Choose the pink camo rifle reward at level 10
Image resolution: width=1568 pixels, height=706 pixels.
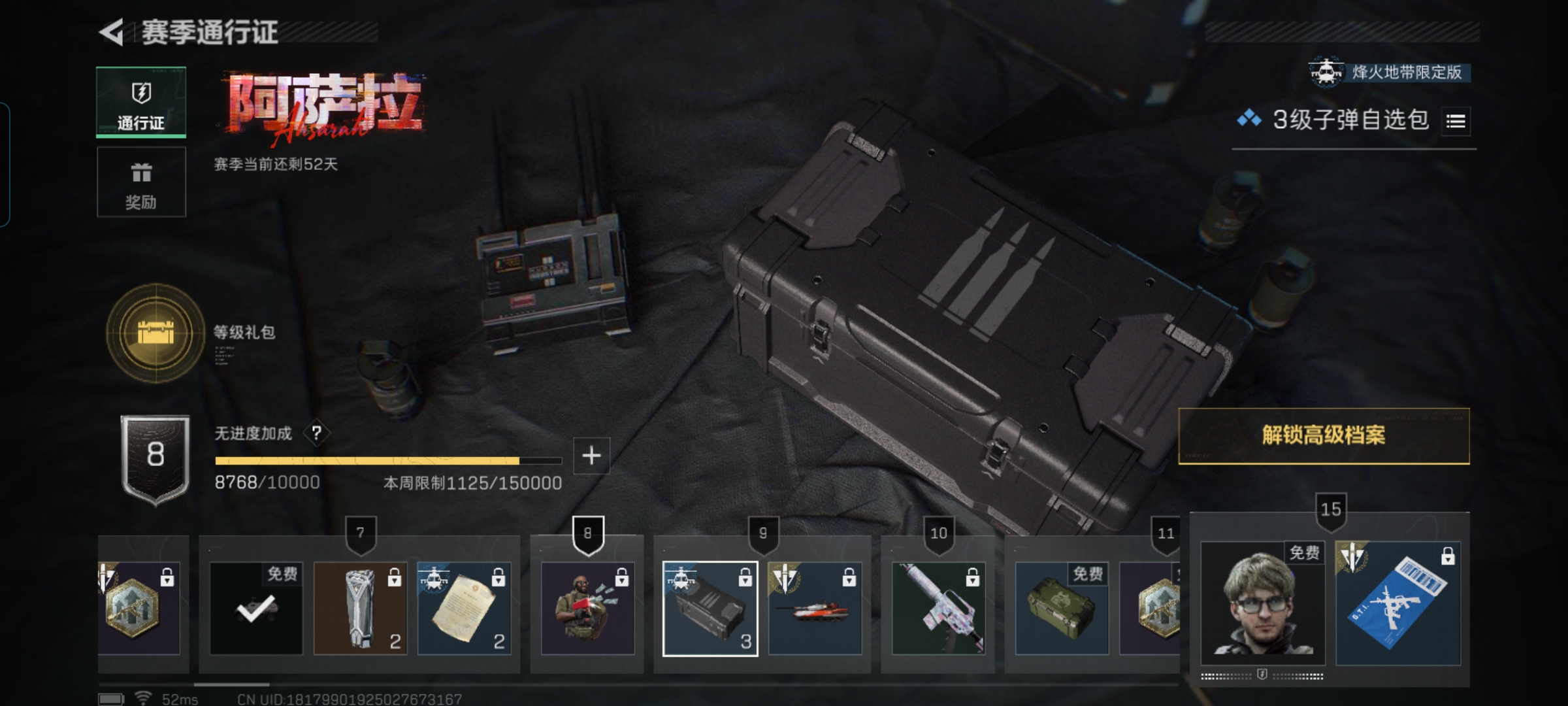[x=938, y=609]
